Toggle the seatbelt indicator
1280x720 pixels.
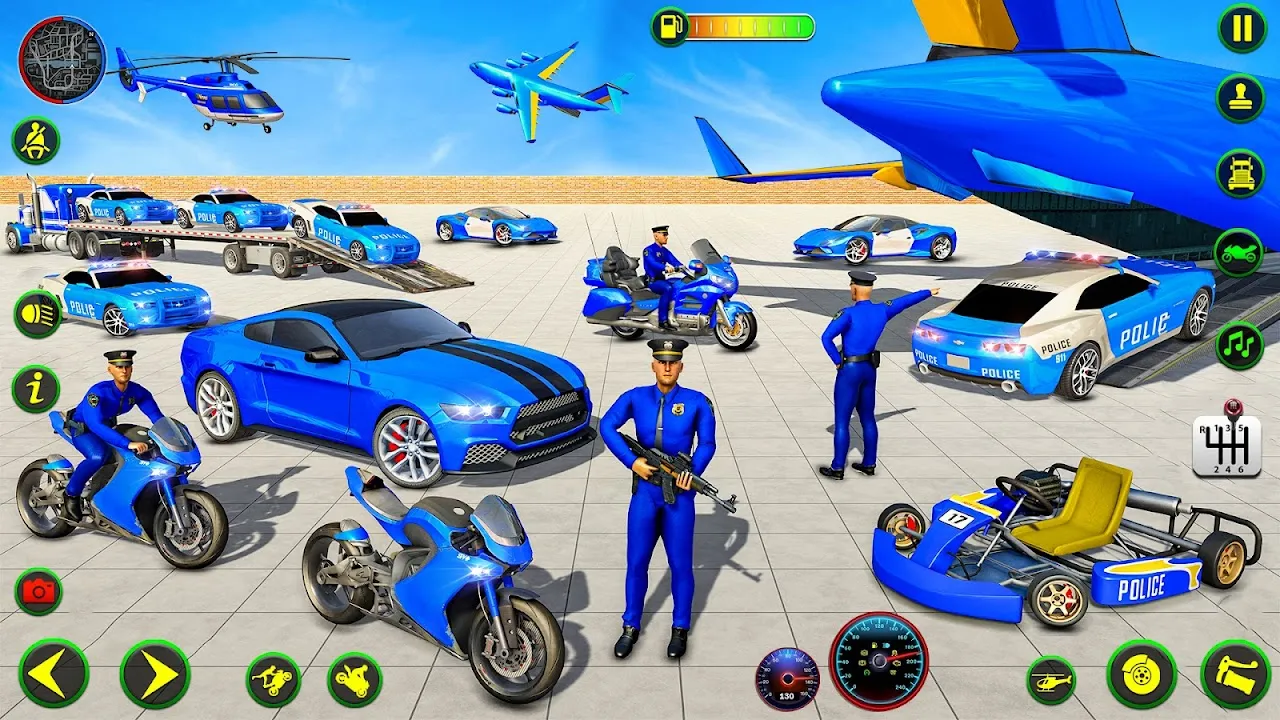(35, 140)
